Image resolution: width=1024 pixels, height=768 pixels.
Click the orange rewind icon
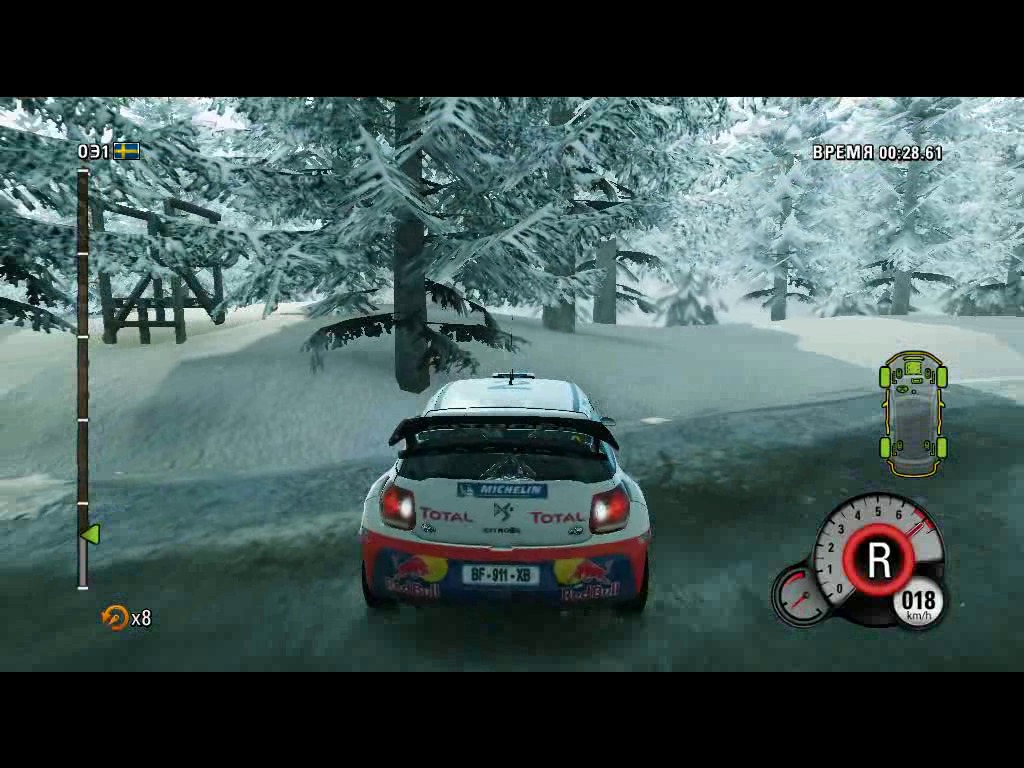[115, 617]
